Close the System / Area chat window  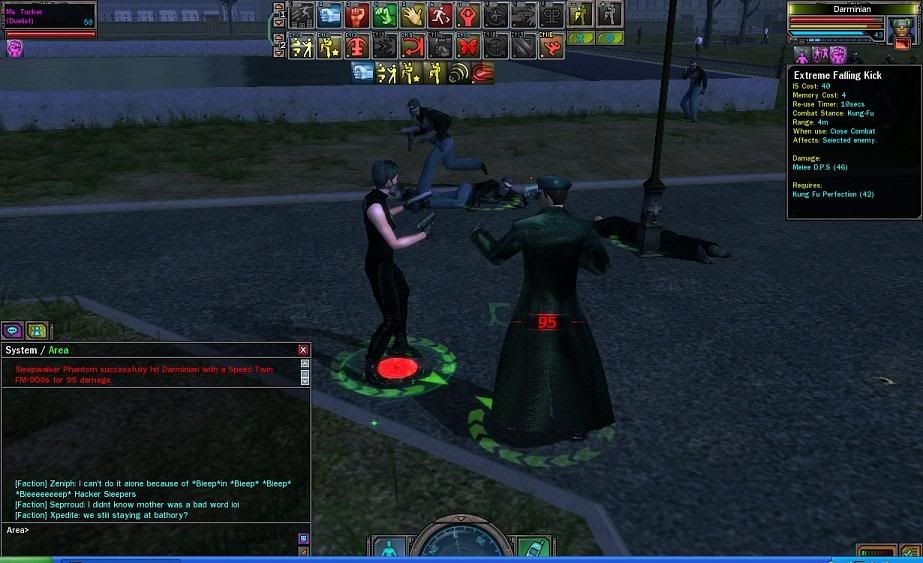304,350
